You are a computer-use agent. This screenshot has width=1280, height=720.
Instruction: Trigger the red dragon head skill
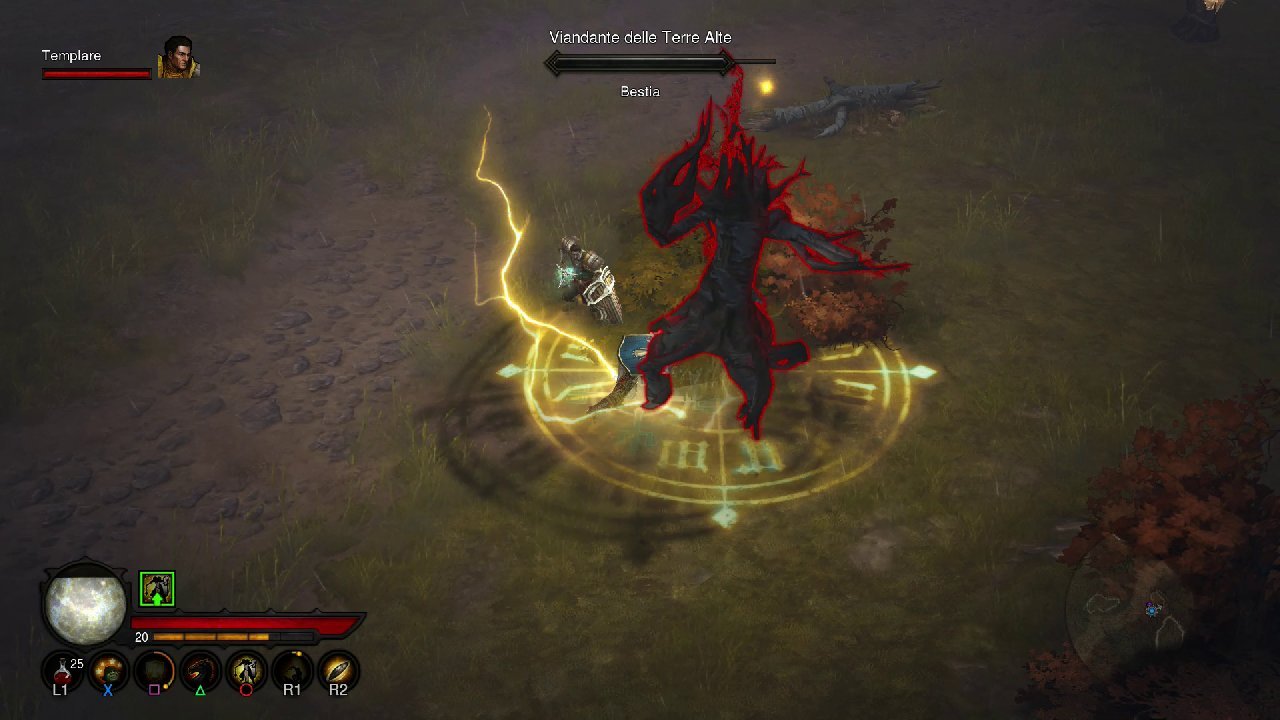200,670
